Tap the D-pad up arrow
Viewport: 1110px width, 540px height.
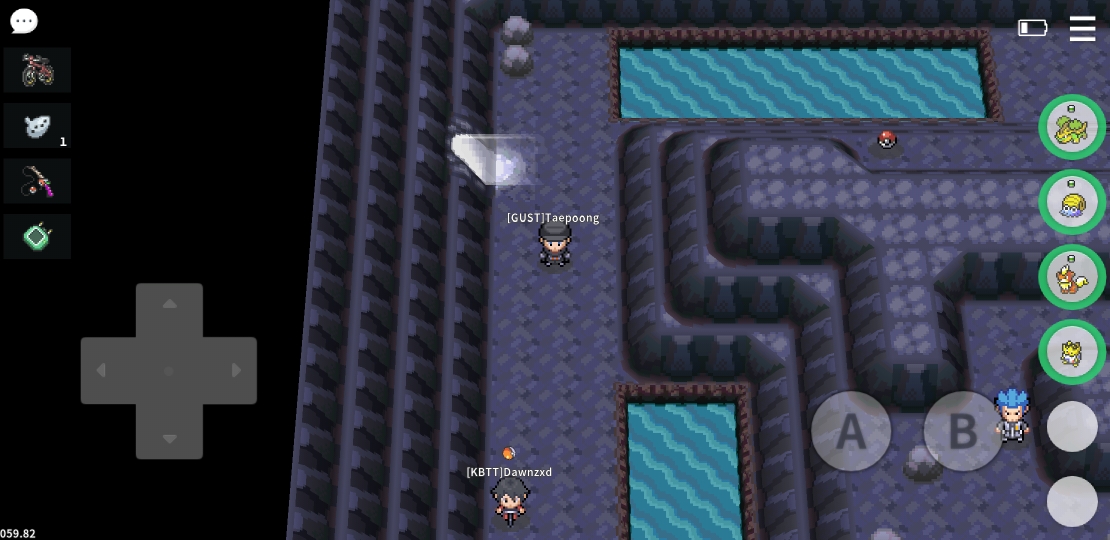pos(169,304)
